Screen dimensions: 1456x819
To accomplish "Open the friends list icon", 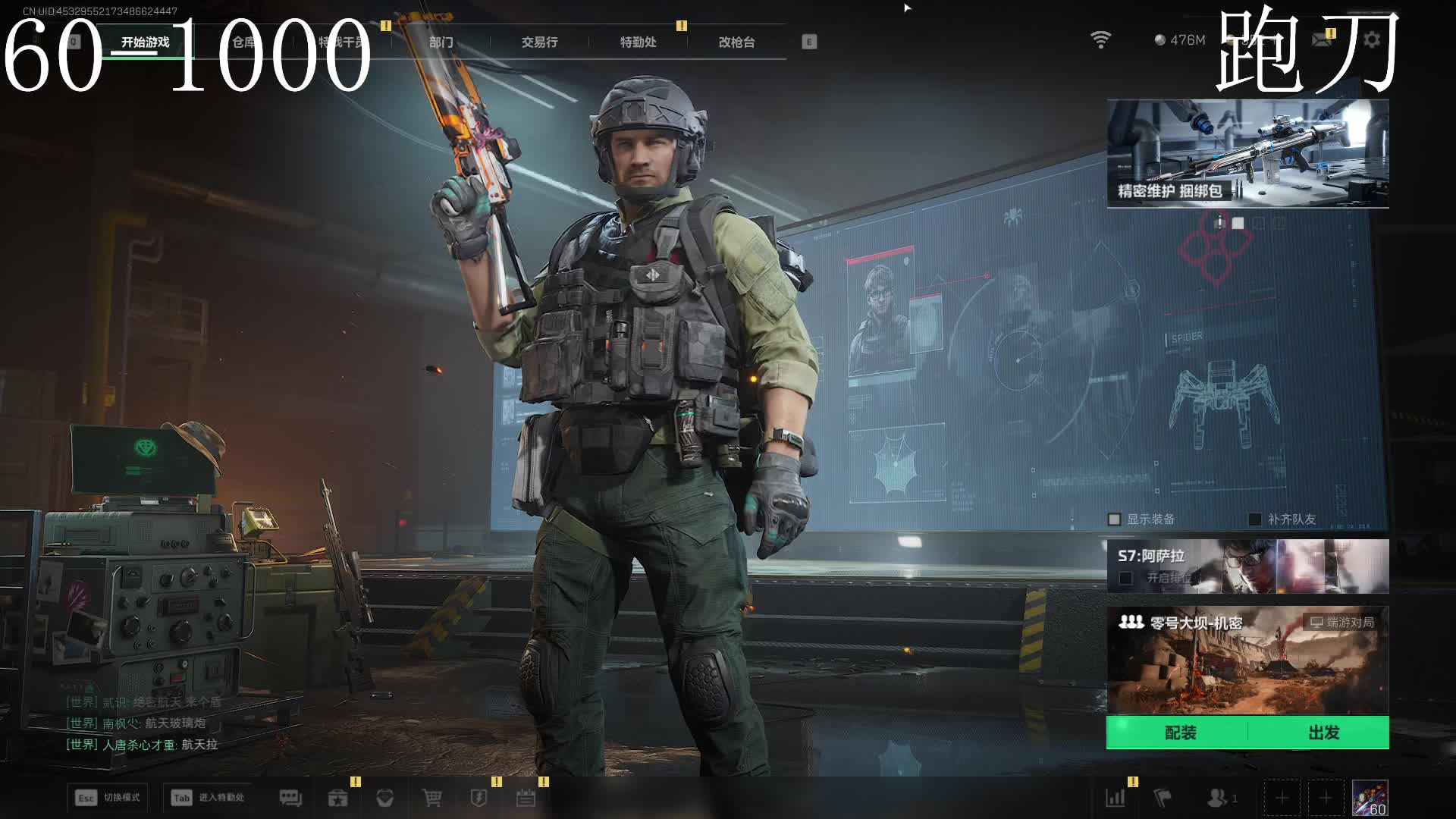I will click(1217, 798).
